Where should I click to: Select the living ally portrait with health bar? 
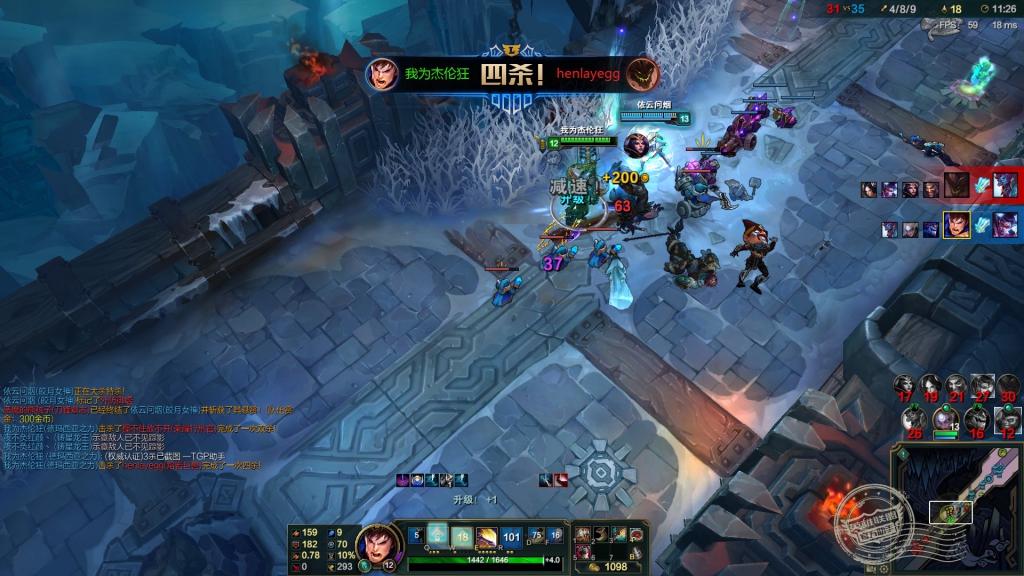coord(943,417)
